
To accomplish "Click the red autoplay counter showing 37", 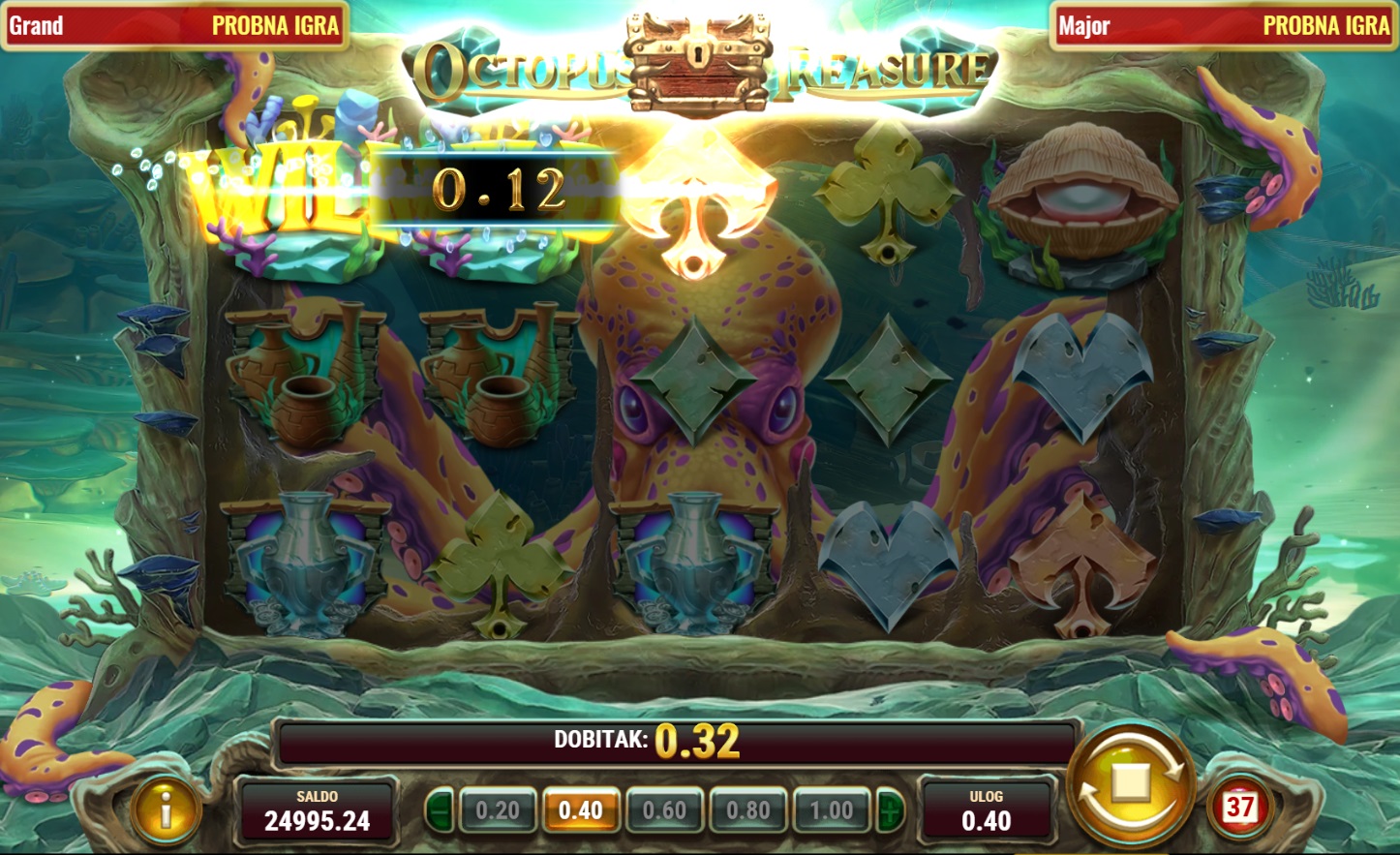I will click(1239, 807).
